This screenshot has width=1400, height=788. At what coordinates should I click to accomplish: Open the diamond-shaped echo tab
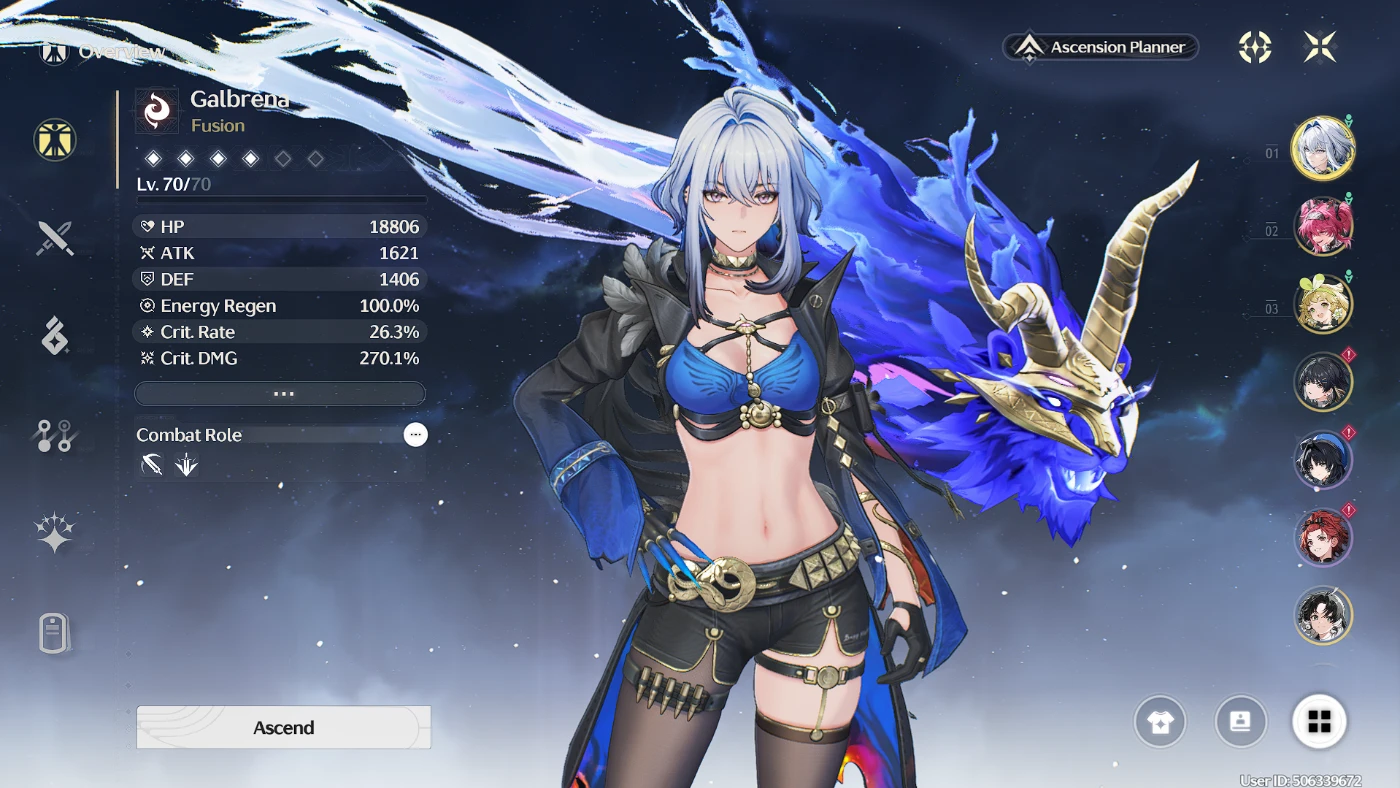pyautogui.click(x=55, y=336)
